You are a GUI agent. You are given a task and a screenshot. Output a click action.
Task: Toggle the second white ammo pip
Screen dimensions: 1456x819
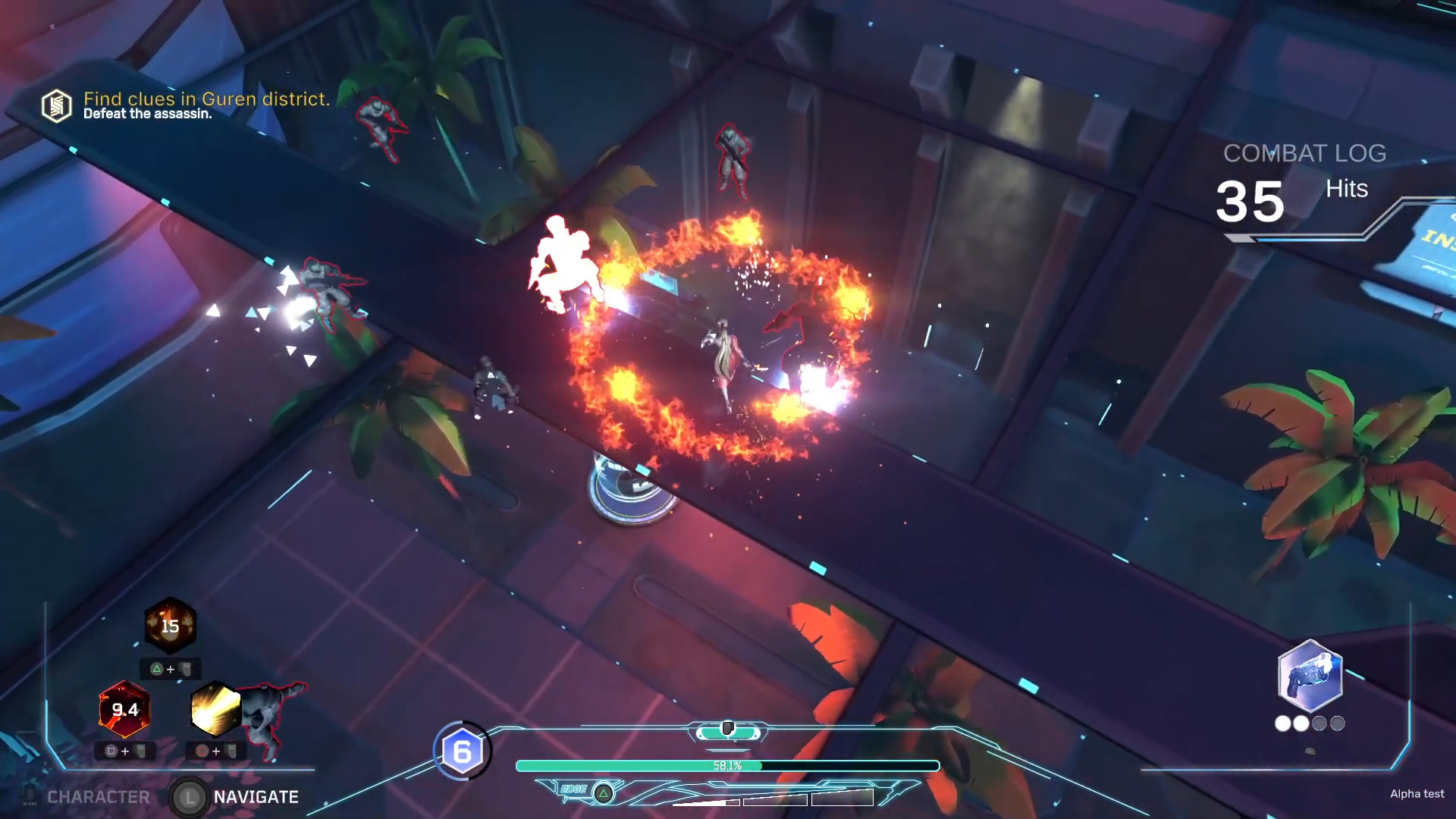[x=1301, y=723]
